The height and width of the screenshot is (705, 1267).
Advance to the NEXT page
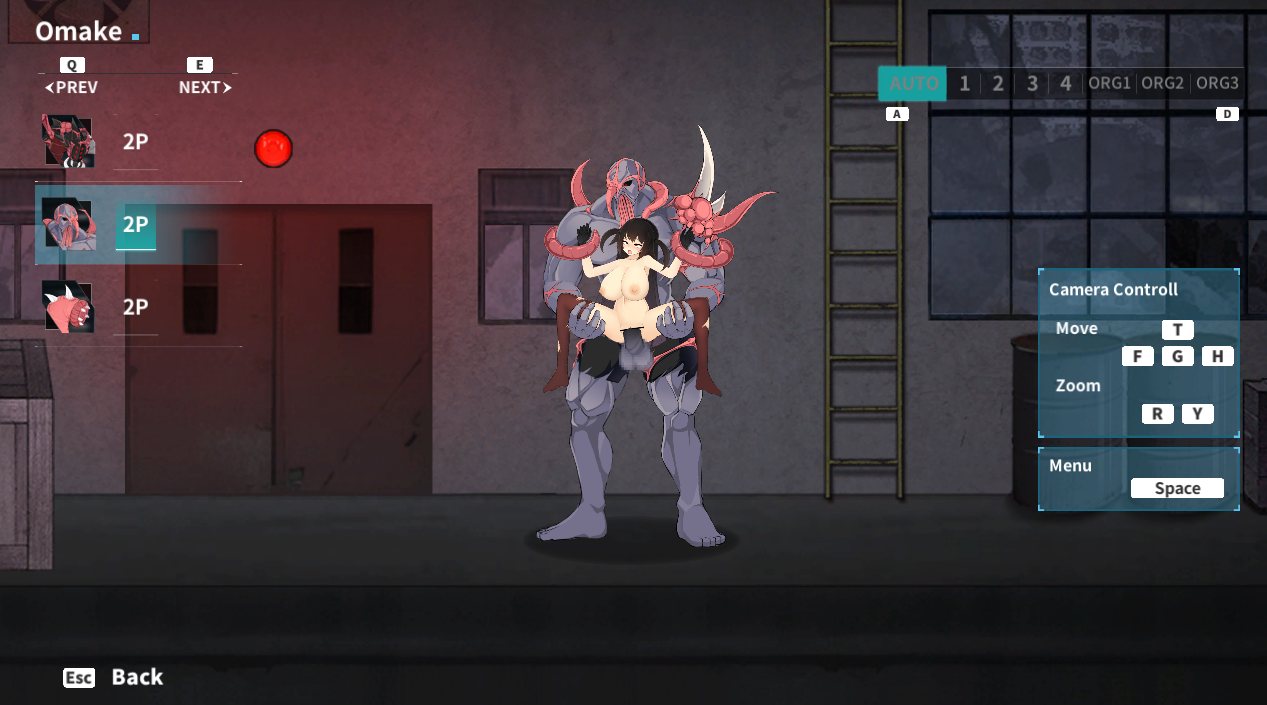[x=204, y=87]
